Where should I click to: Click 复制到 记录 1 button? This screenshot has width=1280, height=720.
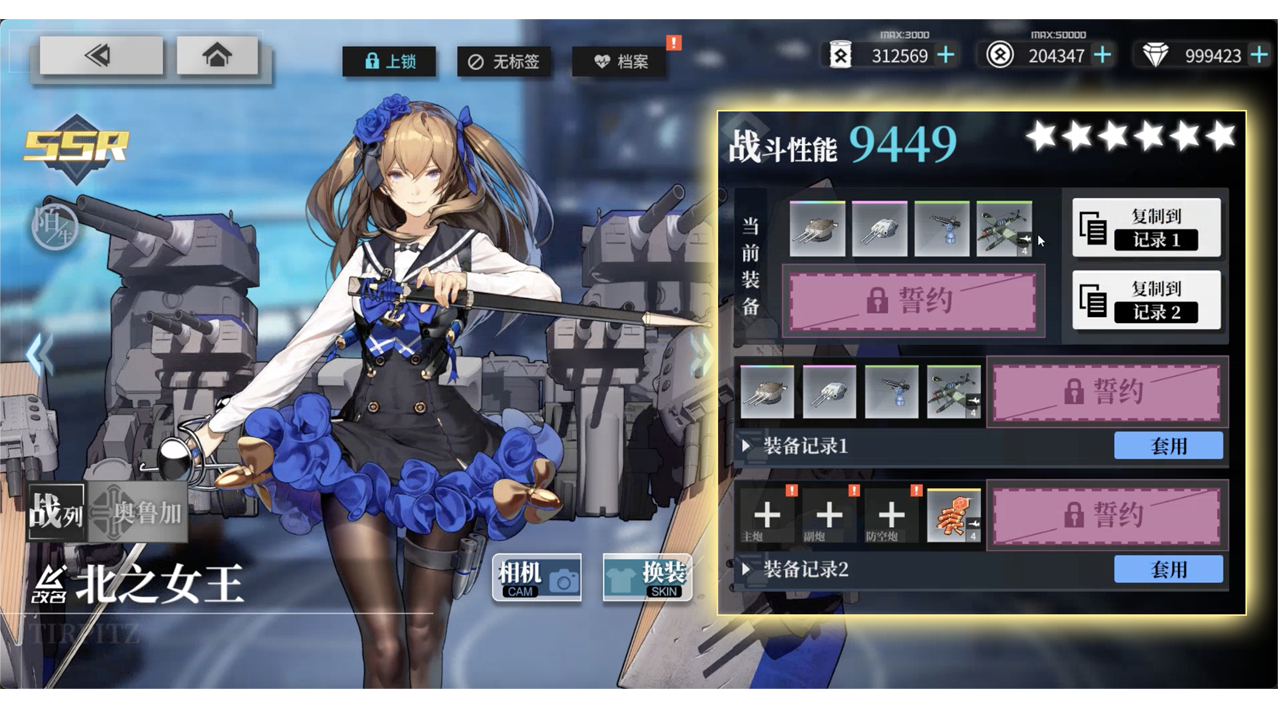(1146, 227)
